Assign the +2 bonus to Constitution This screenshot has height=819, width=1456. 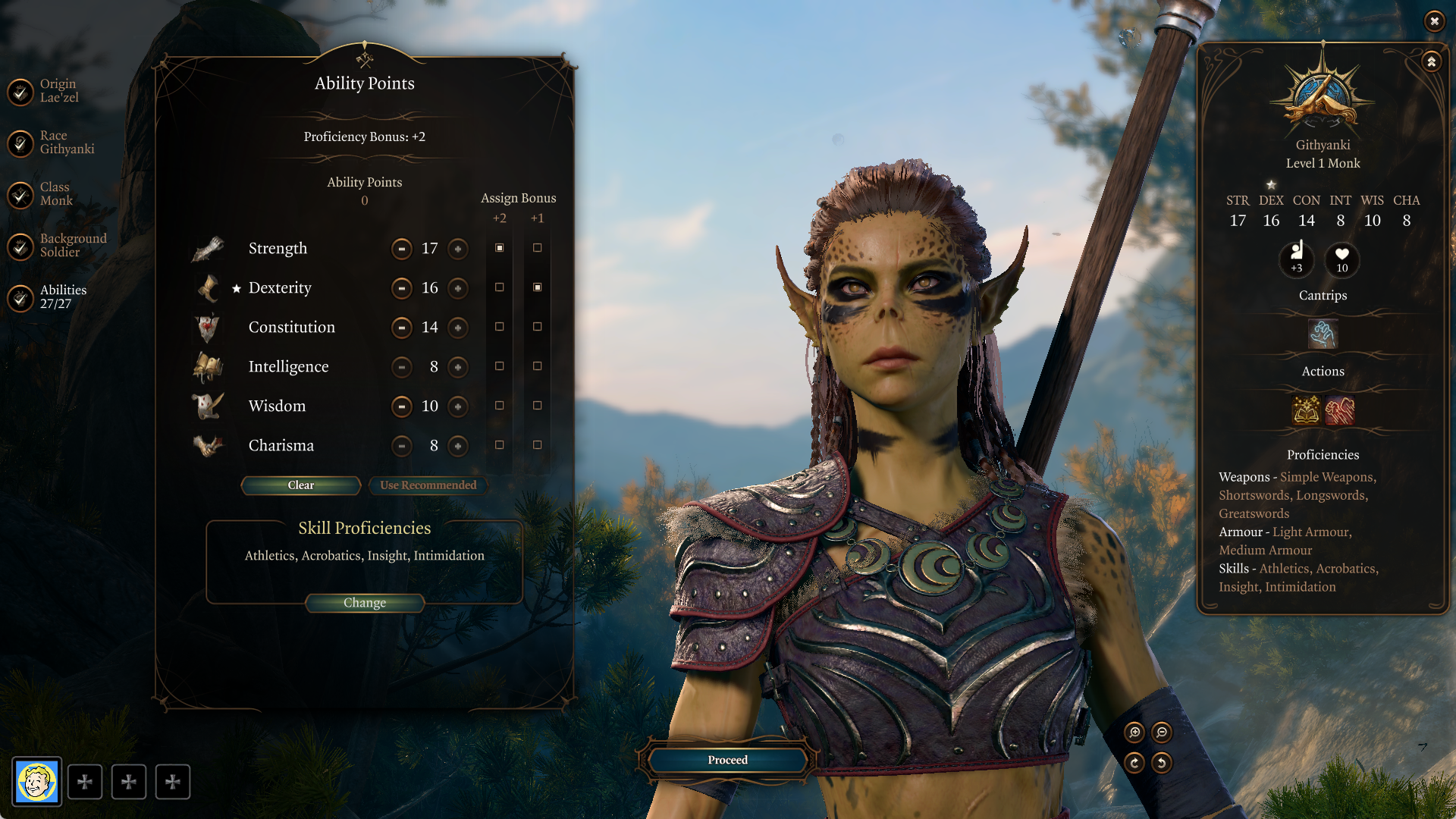[499, 327]
